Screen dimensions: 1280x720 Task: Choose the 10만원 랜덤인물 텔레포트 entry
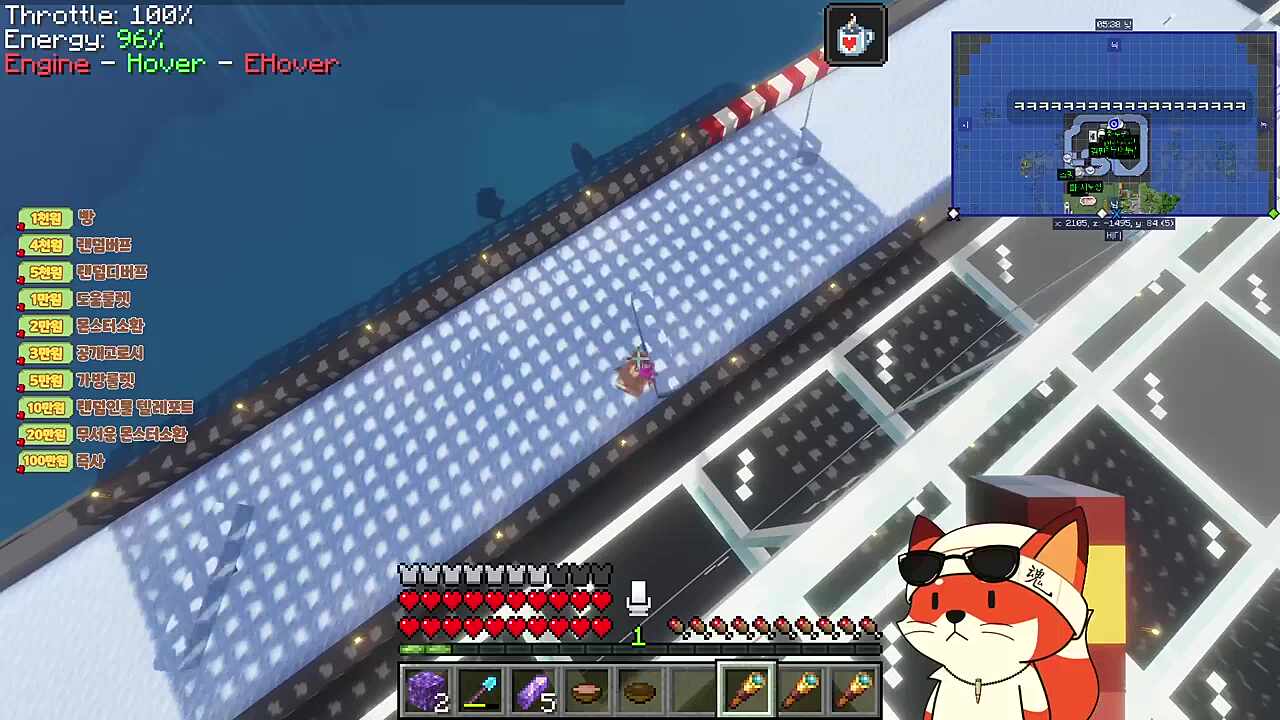click(107, 407)
